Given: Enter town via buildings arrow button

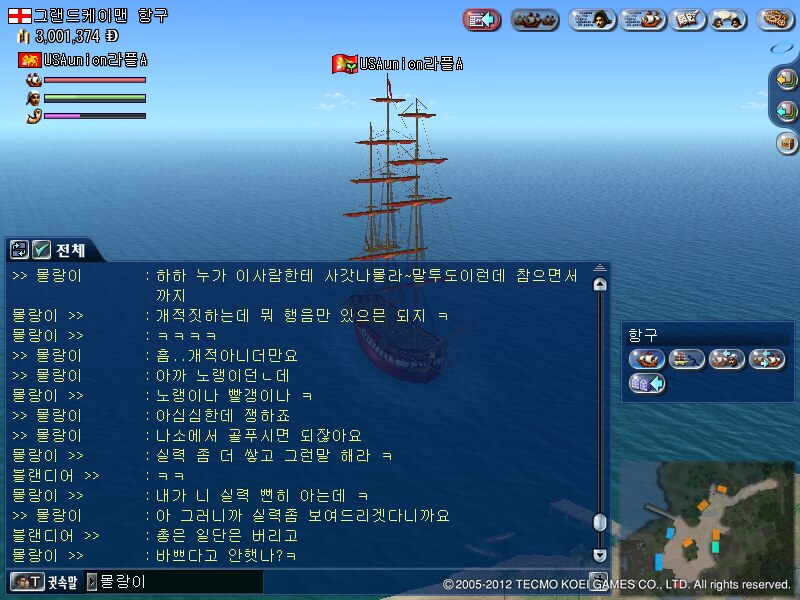Looking at the screenshot, I should (646, 383).
